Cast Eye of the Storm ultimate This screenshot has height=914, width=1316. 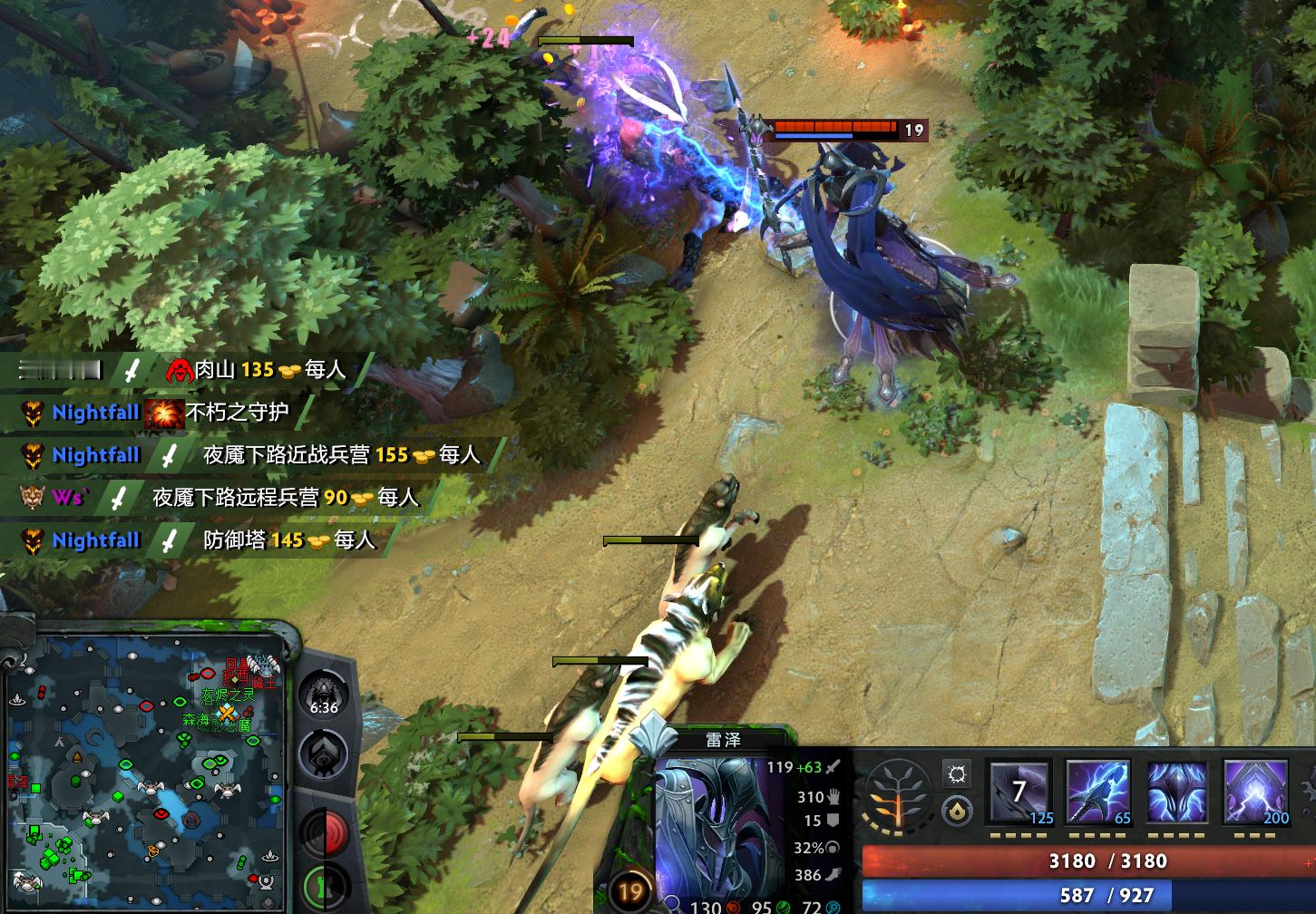[1256, 793]
